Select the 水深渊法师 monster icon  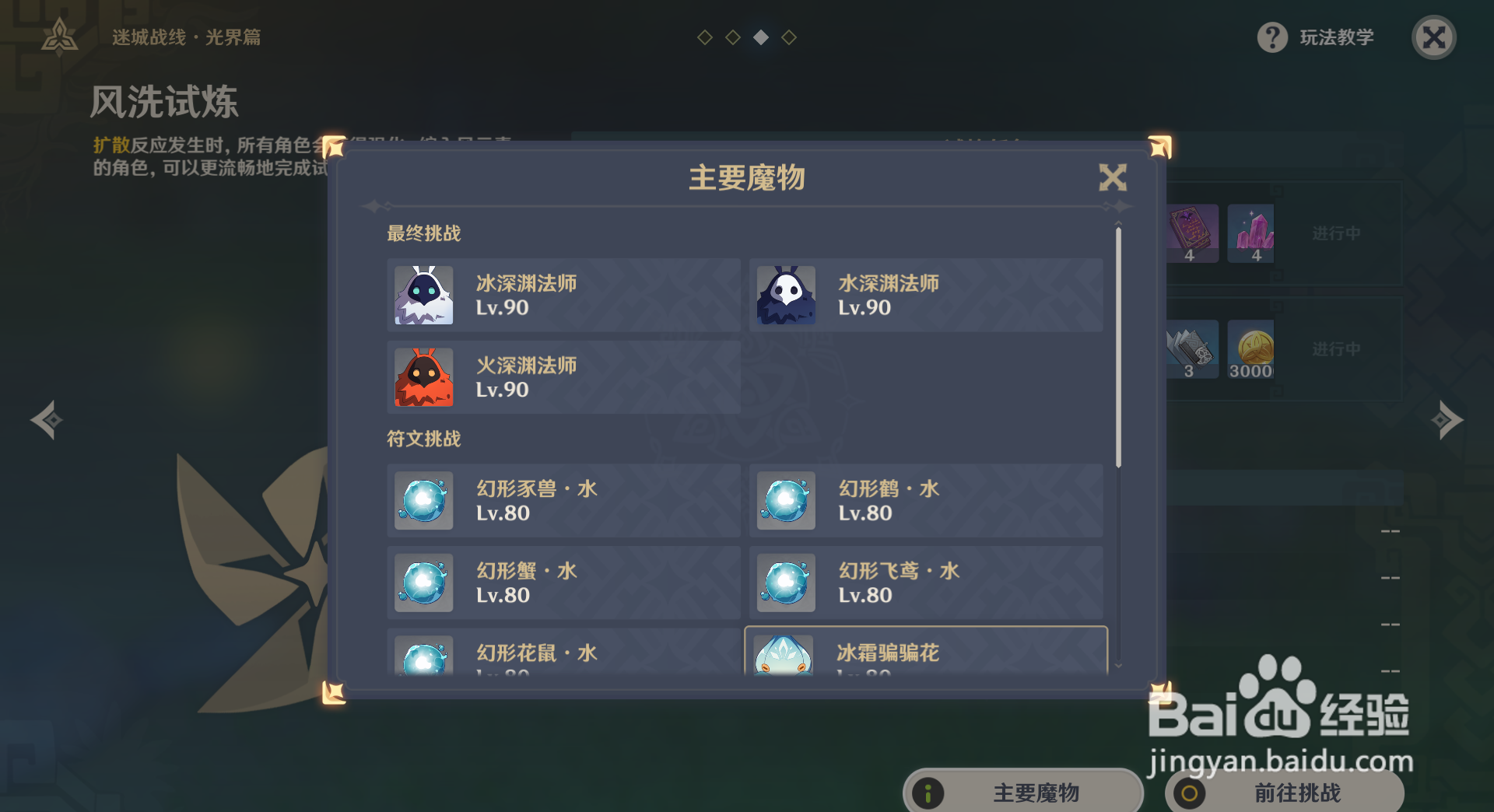tap(785, 296)
